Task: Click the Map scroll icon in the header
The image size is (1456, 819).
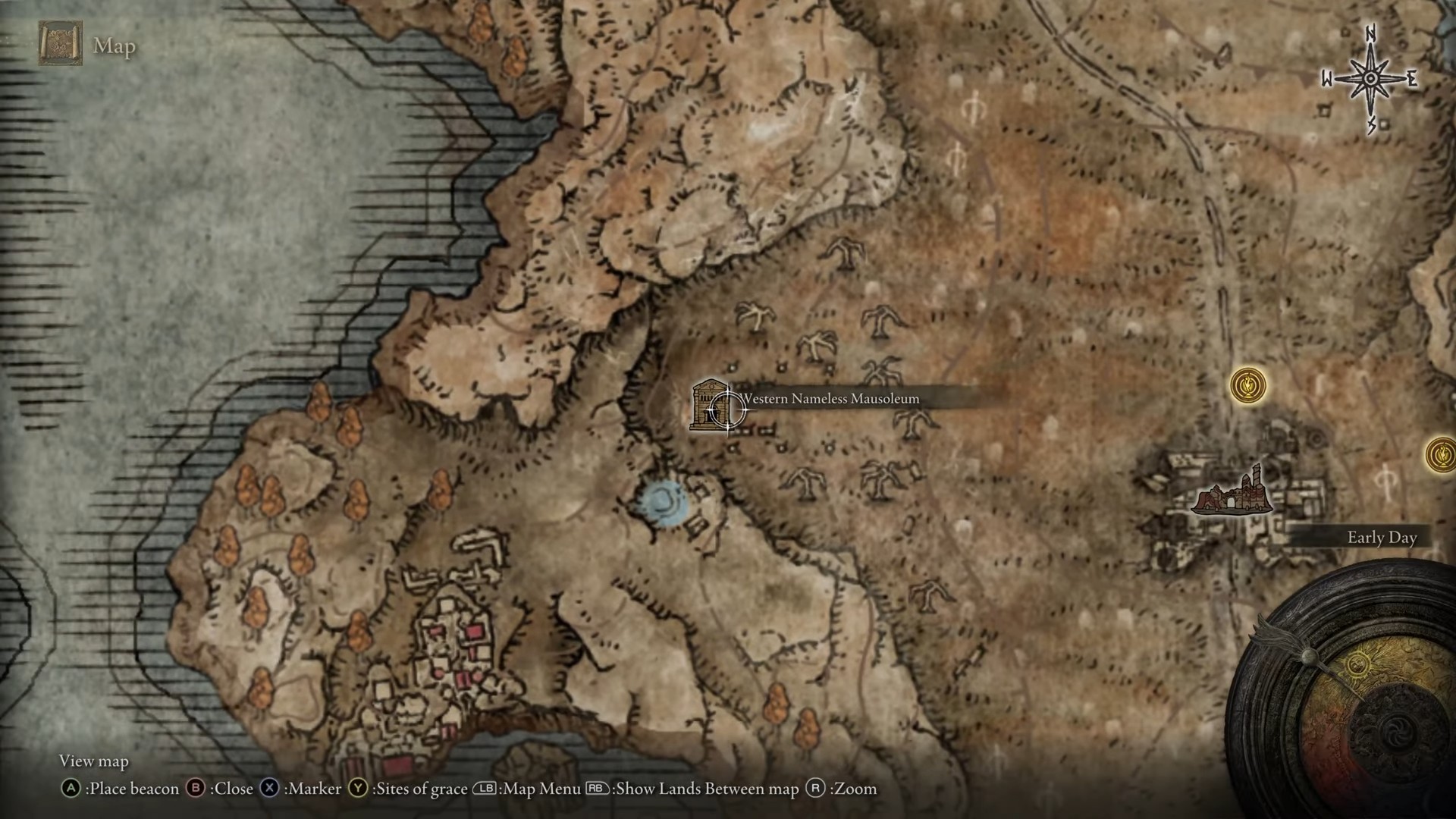Action: 61,44
